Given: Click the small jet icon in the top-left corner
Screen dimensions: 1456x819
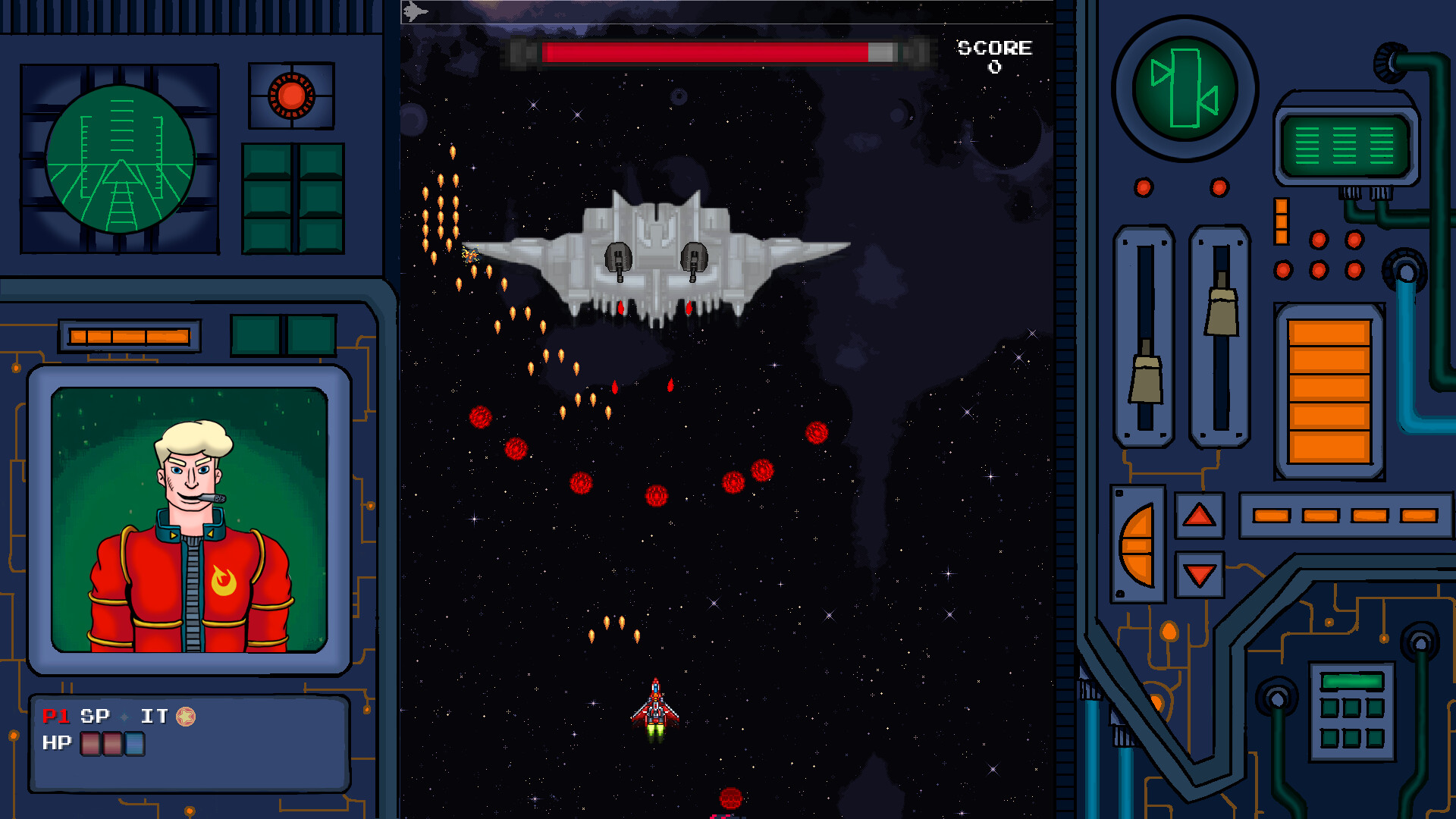Looking at the screenshot, I should point(415,11).
